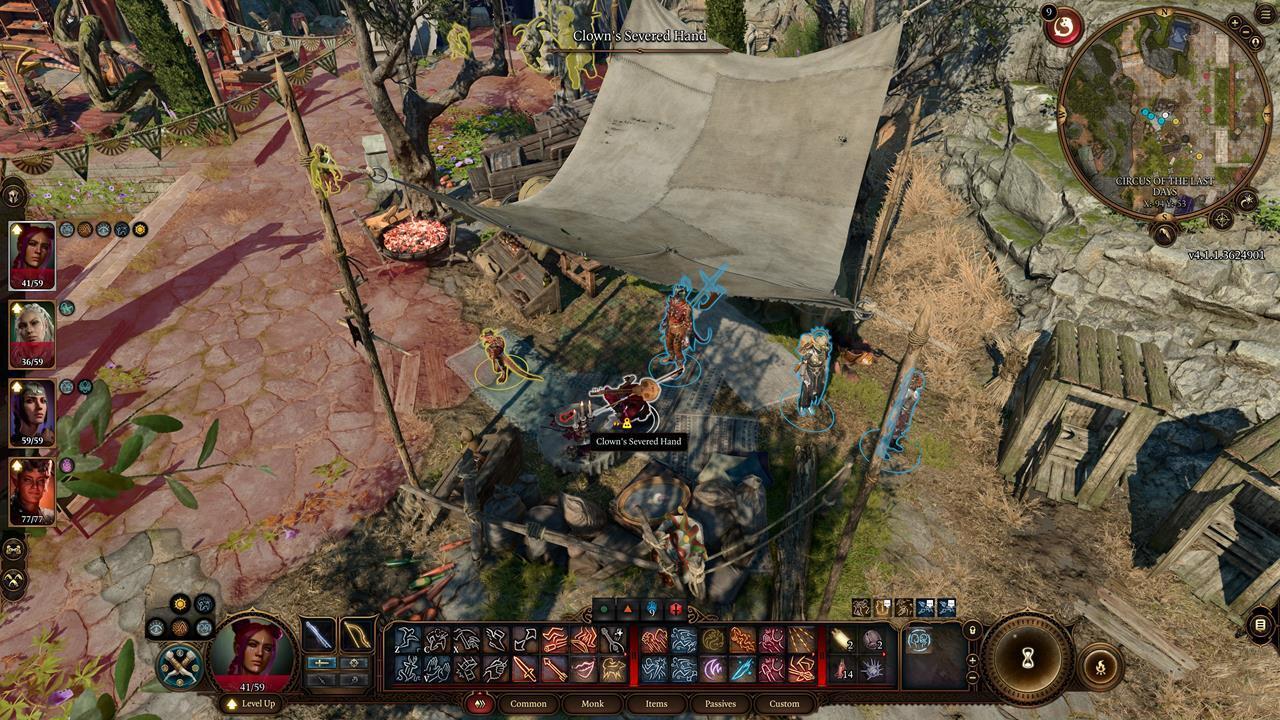The width and height of the screenshot is (1280, 720).
Task: Select the purple-hooded companion portrait
Action: click(32, 413)
